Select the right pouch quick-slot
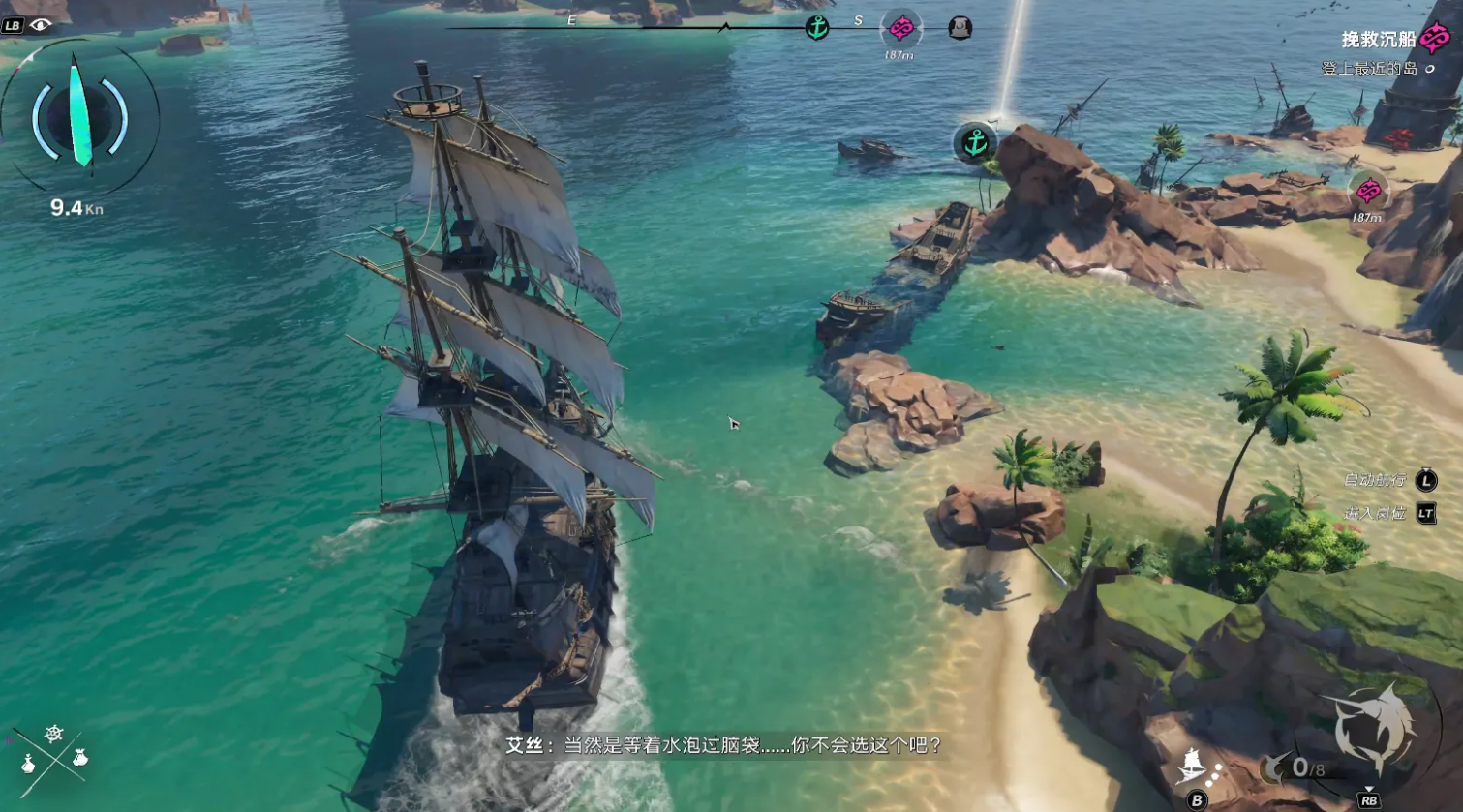The width and height of the screenshot is (1463, 812). pos(80,758)
